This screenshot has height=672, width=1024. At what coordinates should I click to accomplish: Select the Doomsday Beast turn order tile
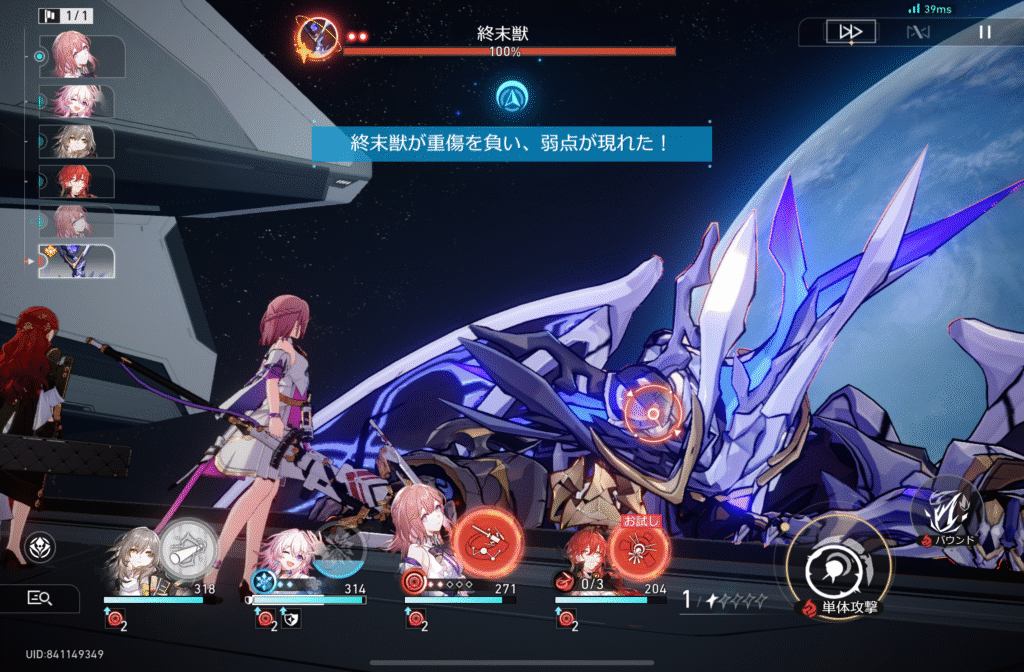(x=76, y=261)
